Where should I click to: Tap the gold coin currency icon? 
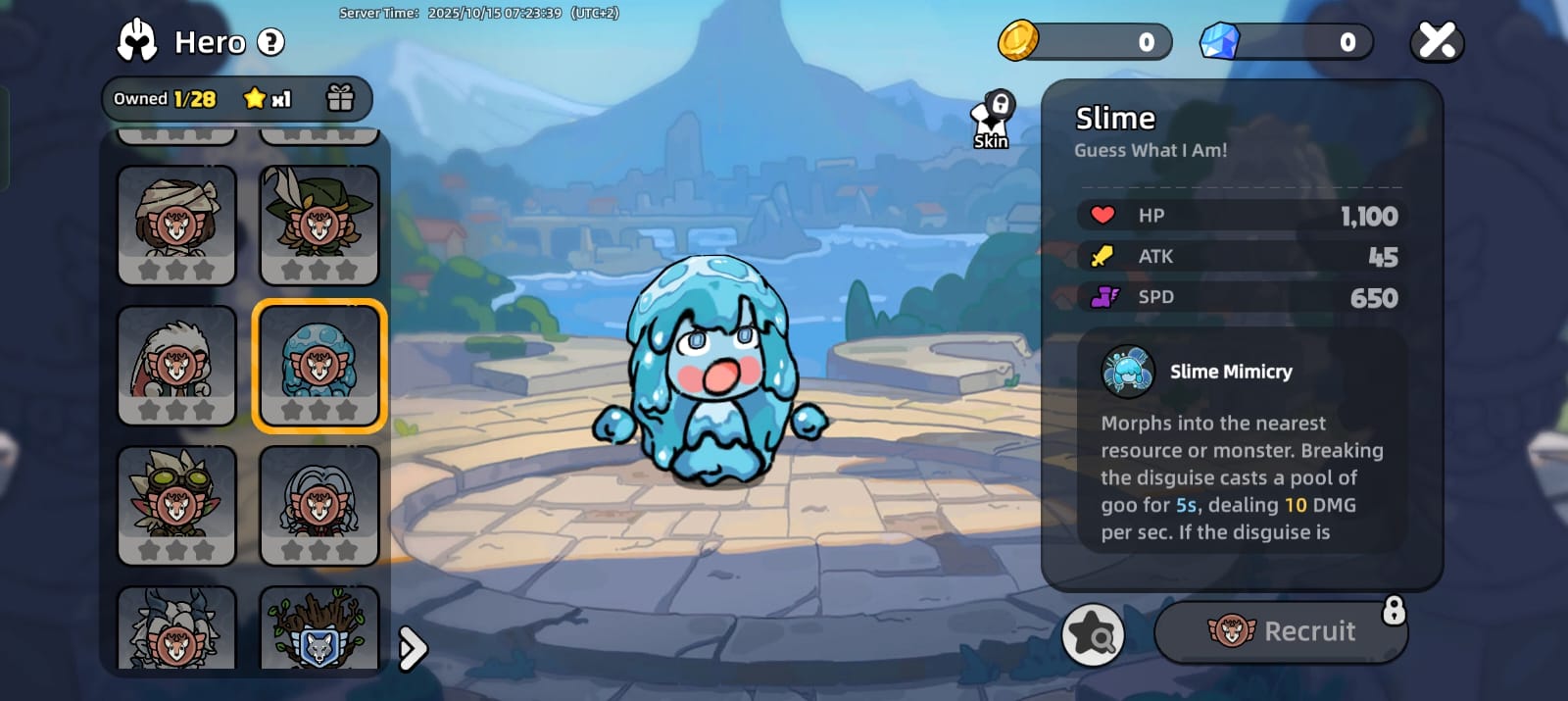click(1018, 41)
